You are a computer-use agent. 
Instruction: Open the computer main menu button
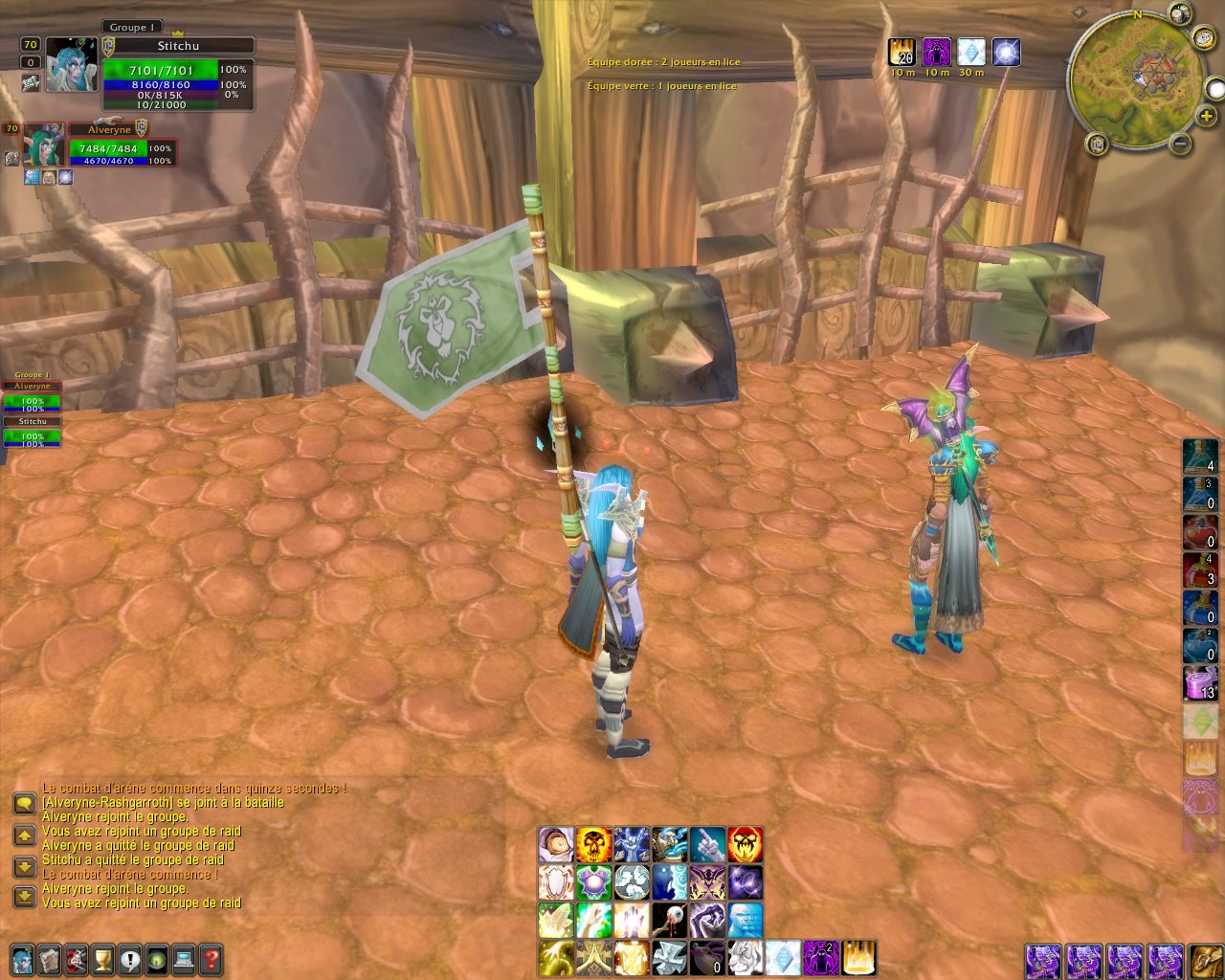click(x=184, y=958)
